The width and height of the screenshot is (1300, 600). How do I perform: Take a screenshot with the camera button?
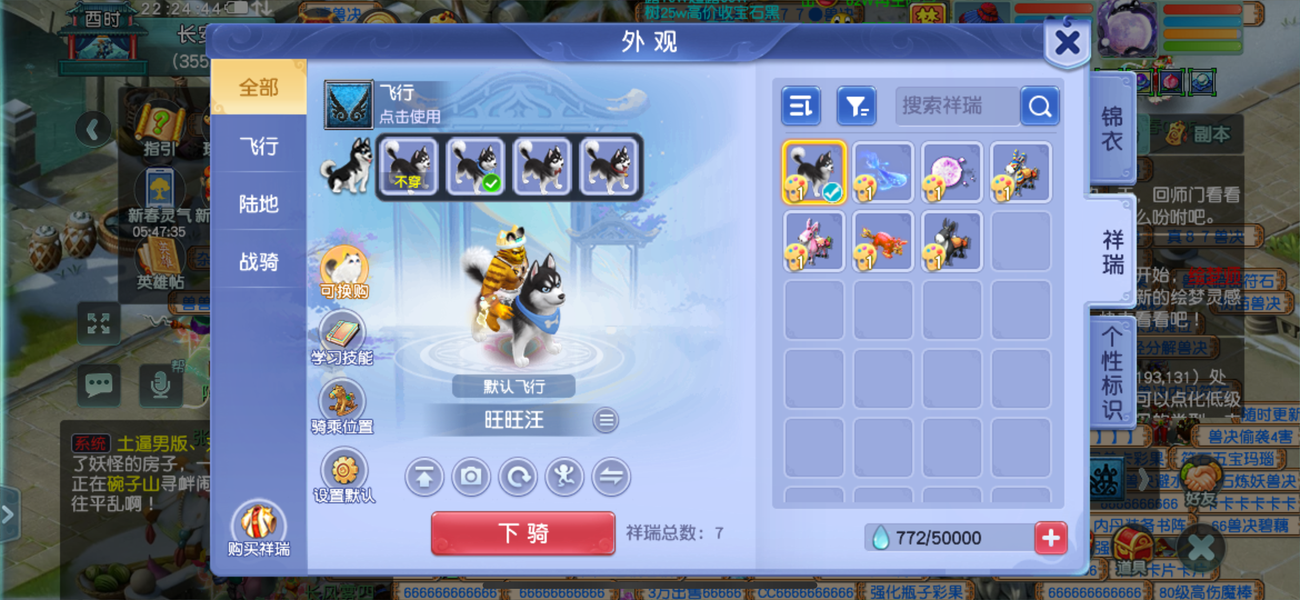click(470, 477)
